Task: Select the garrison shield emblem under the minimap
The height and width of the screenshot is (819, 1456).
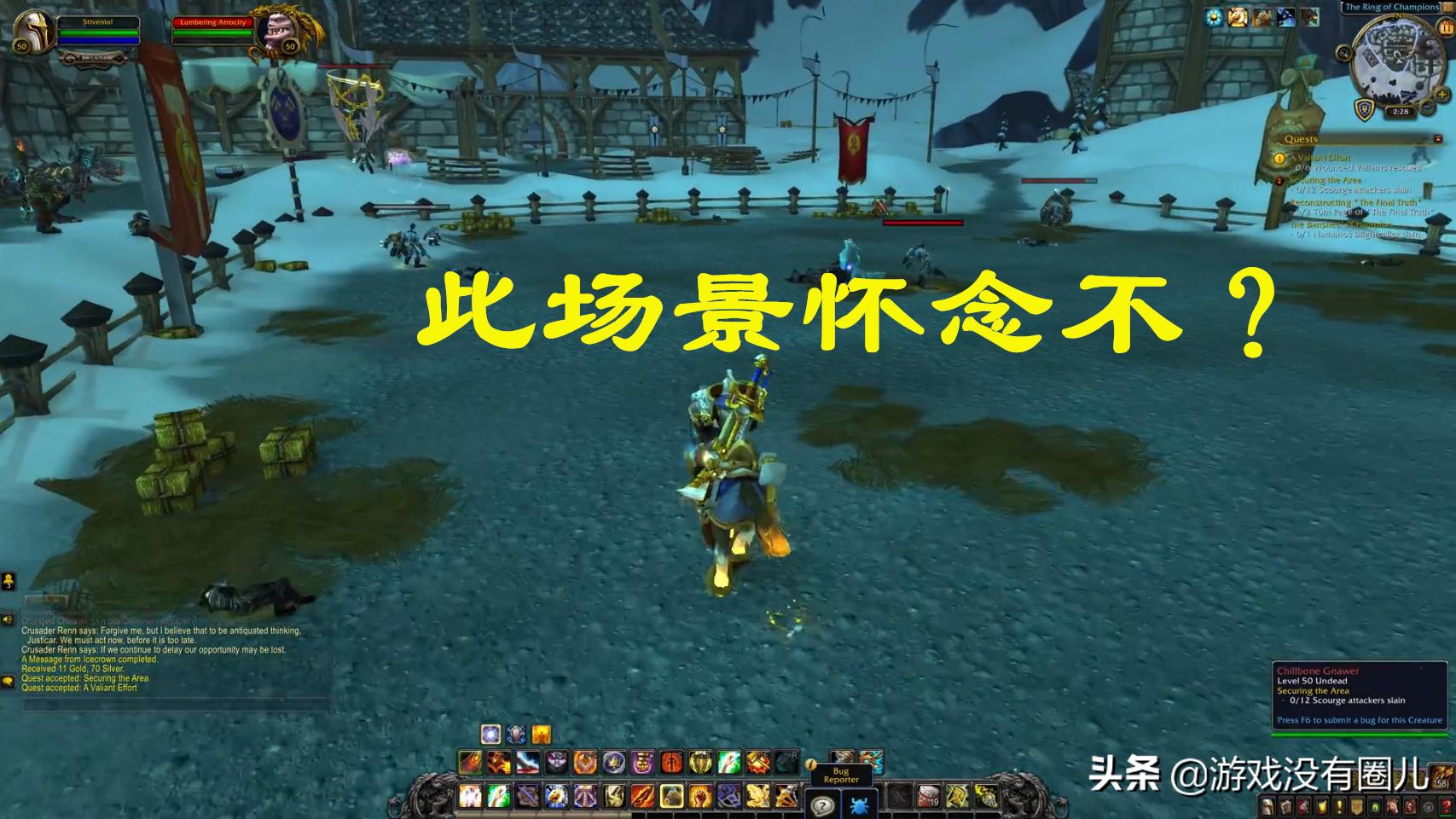Action: pos(1365,110)
